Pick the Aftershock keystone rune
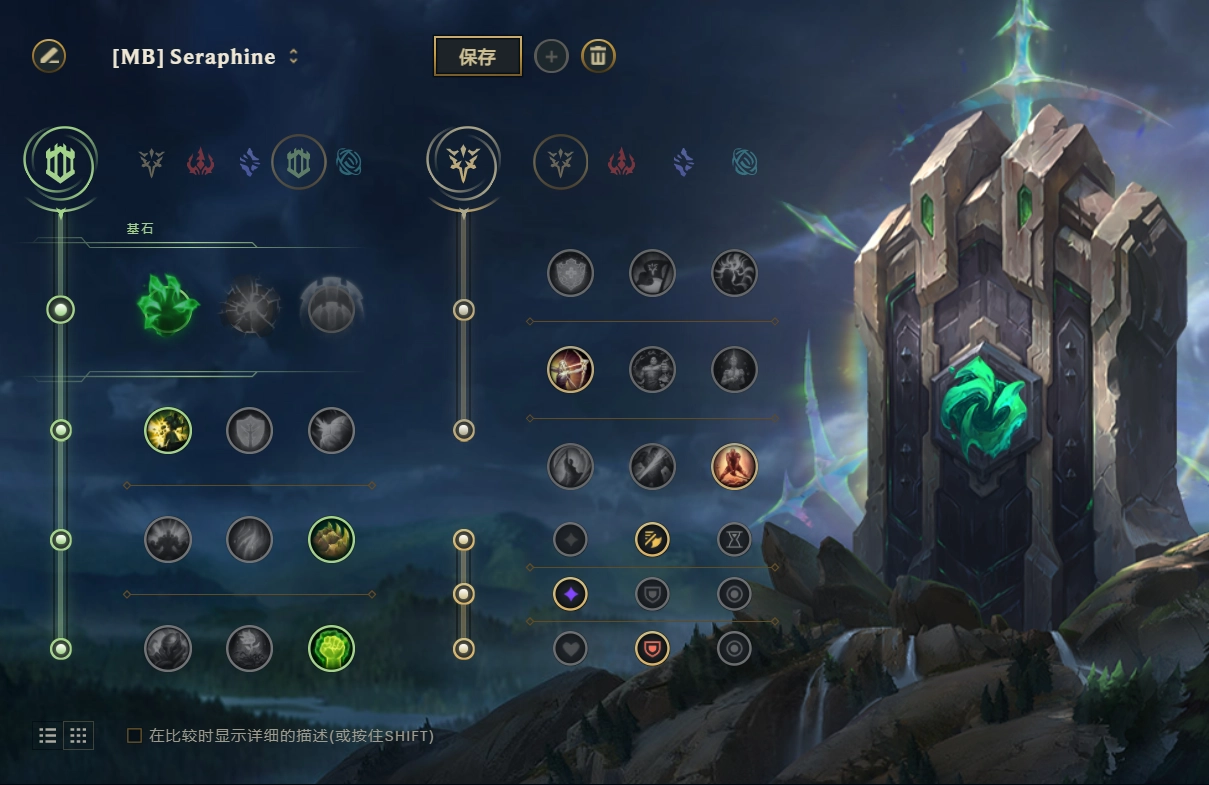Screen dimensions: 1209x785 [249, 306]
